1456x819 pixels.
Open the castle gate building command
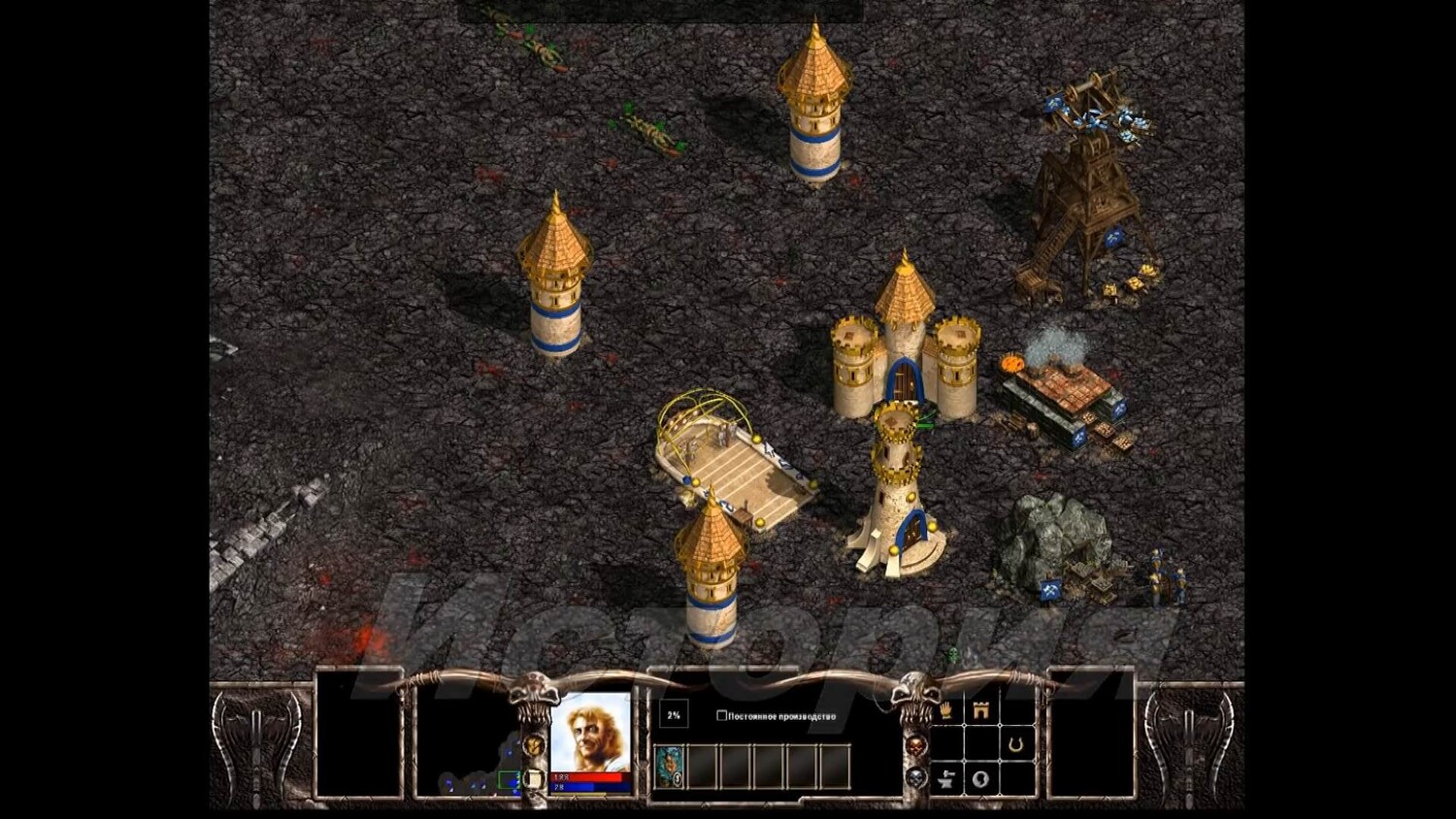click(x=980, y=710)
